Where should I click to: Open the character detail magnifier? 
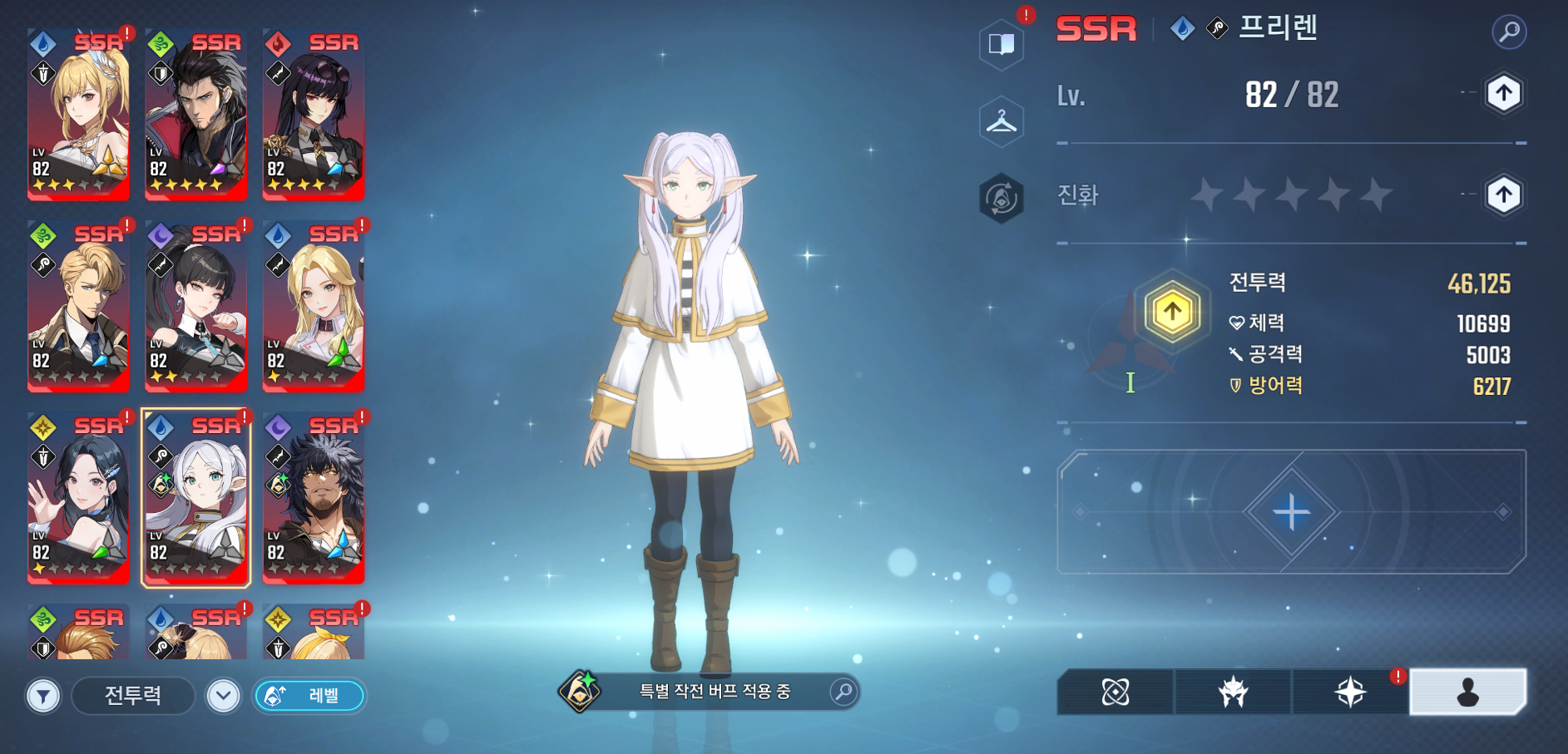pyautogui.click(x=1508, y=32)
